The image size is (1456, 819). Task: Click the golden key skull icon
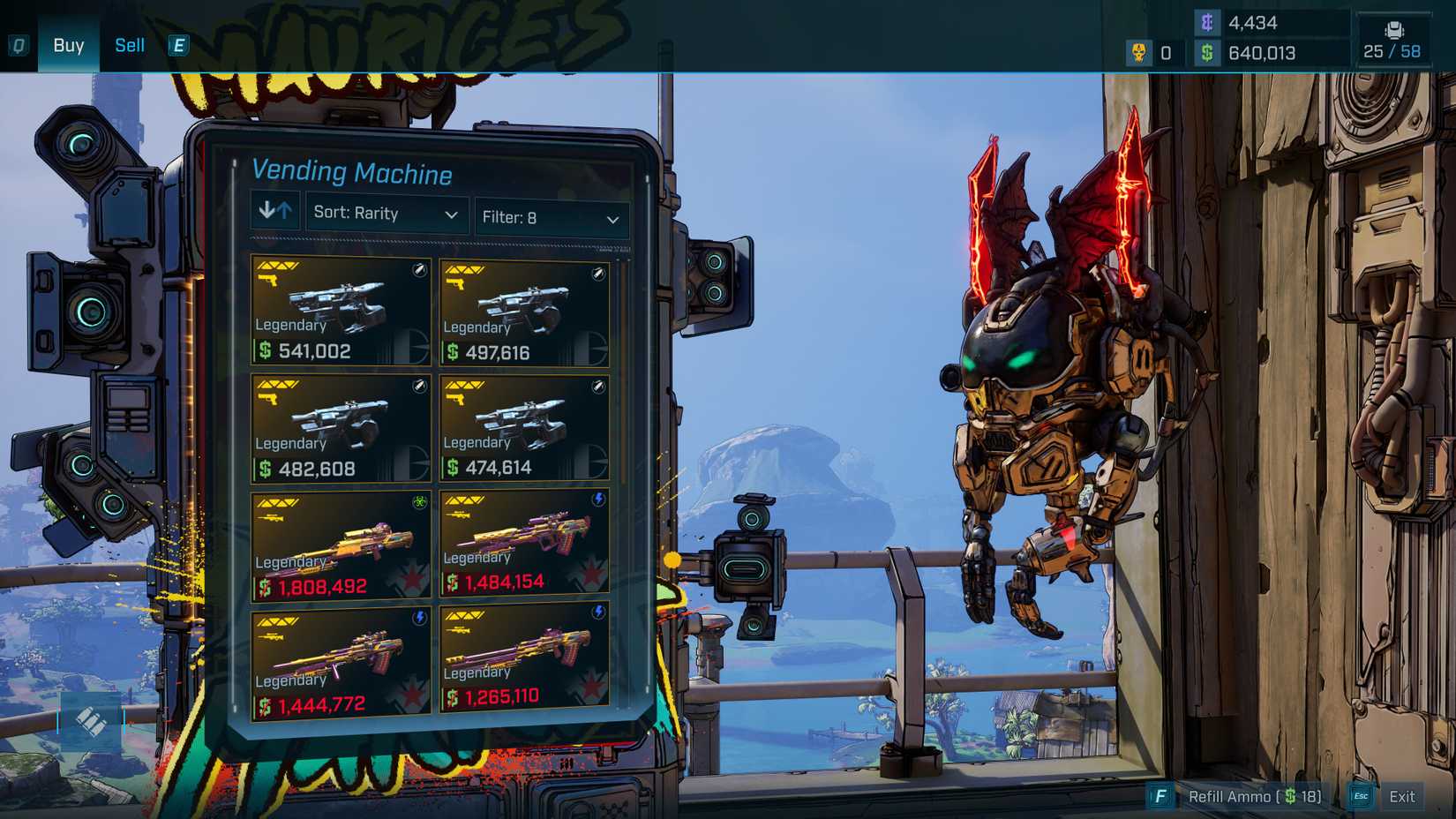coord(1138,53)
